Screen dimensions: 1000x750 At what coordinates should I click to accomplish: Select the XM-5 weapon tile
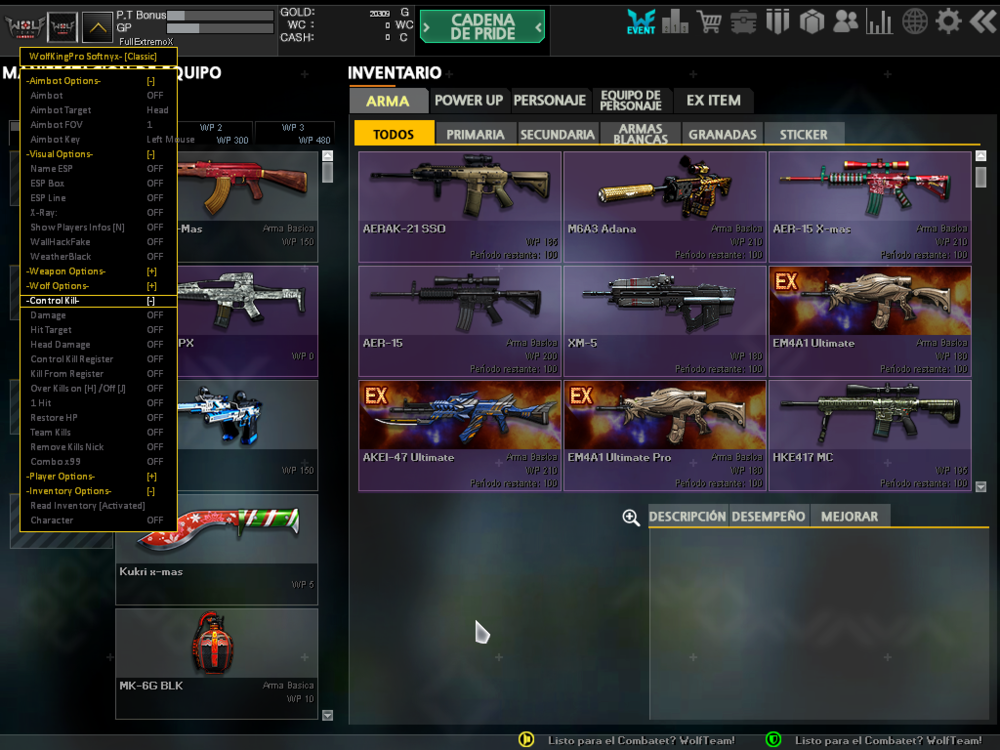coord(665,321)
